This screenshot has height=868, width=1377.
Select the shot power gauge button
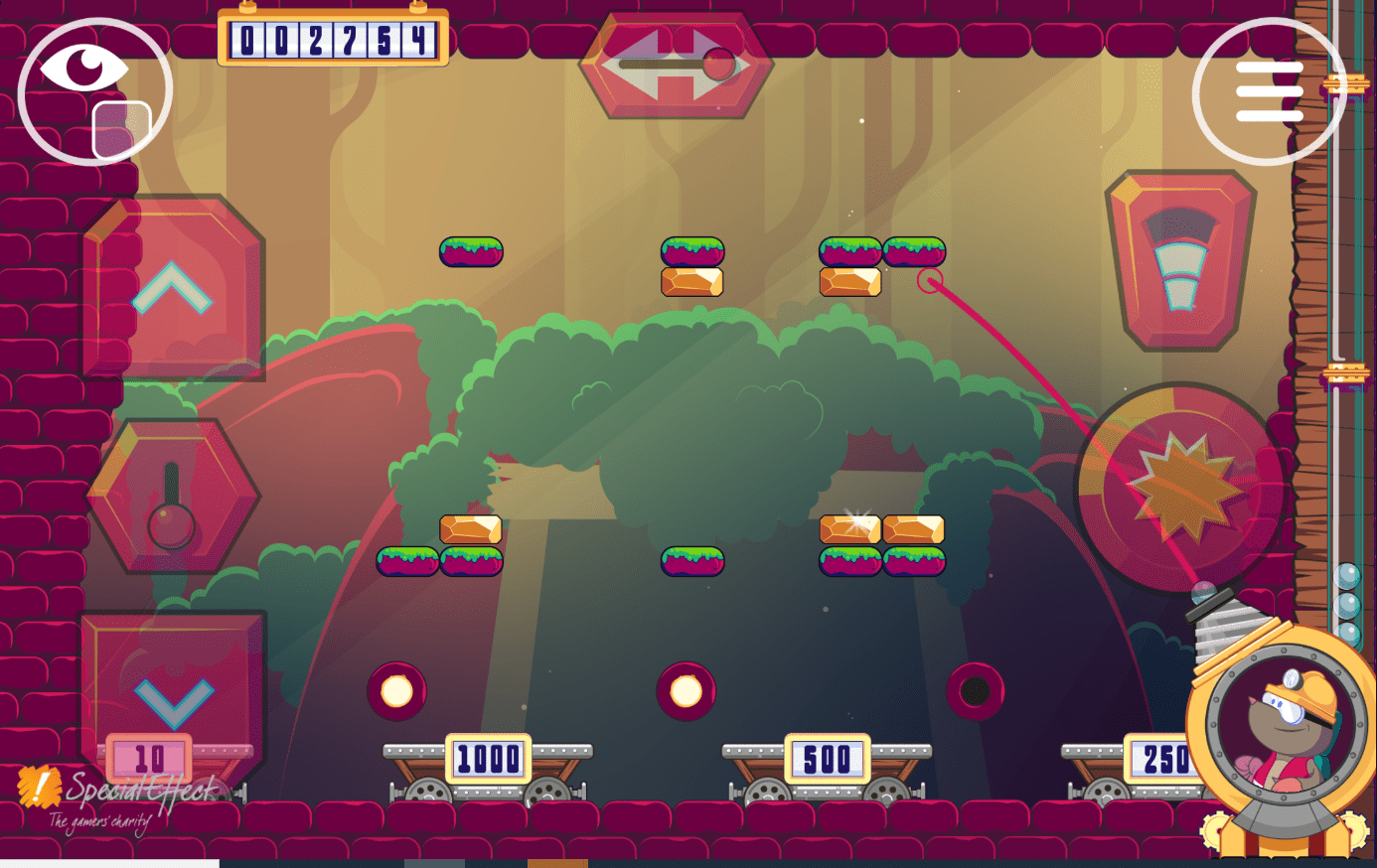[1180, 260]
